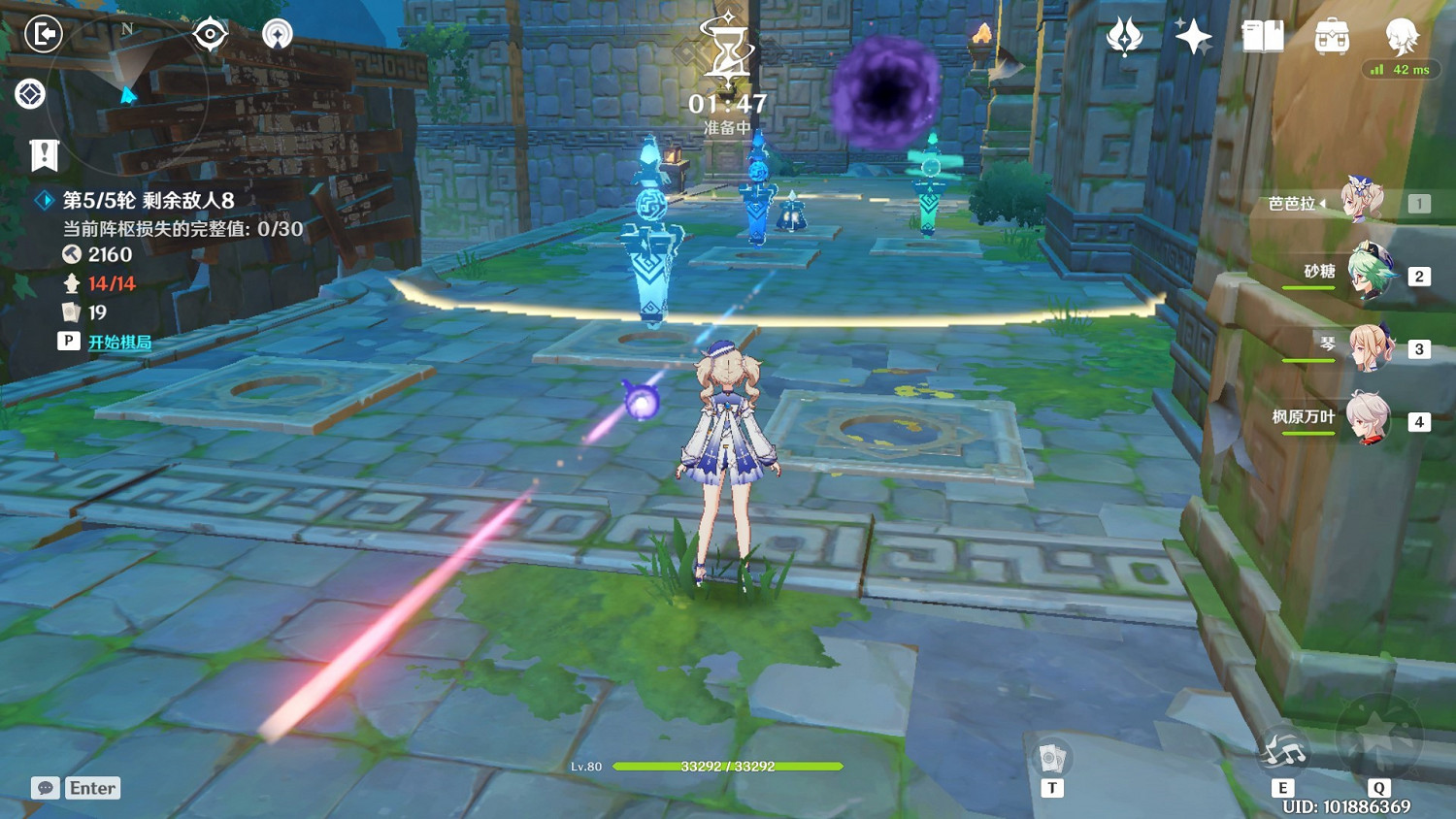Click the Enter chat input field

[x=91, y=788]
